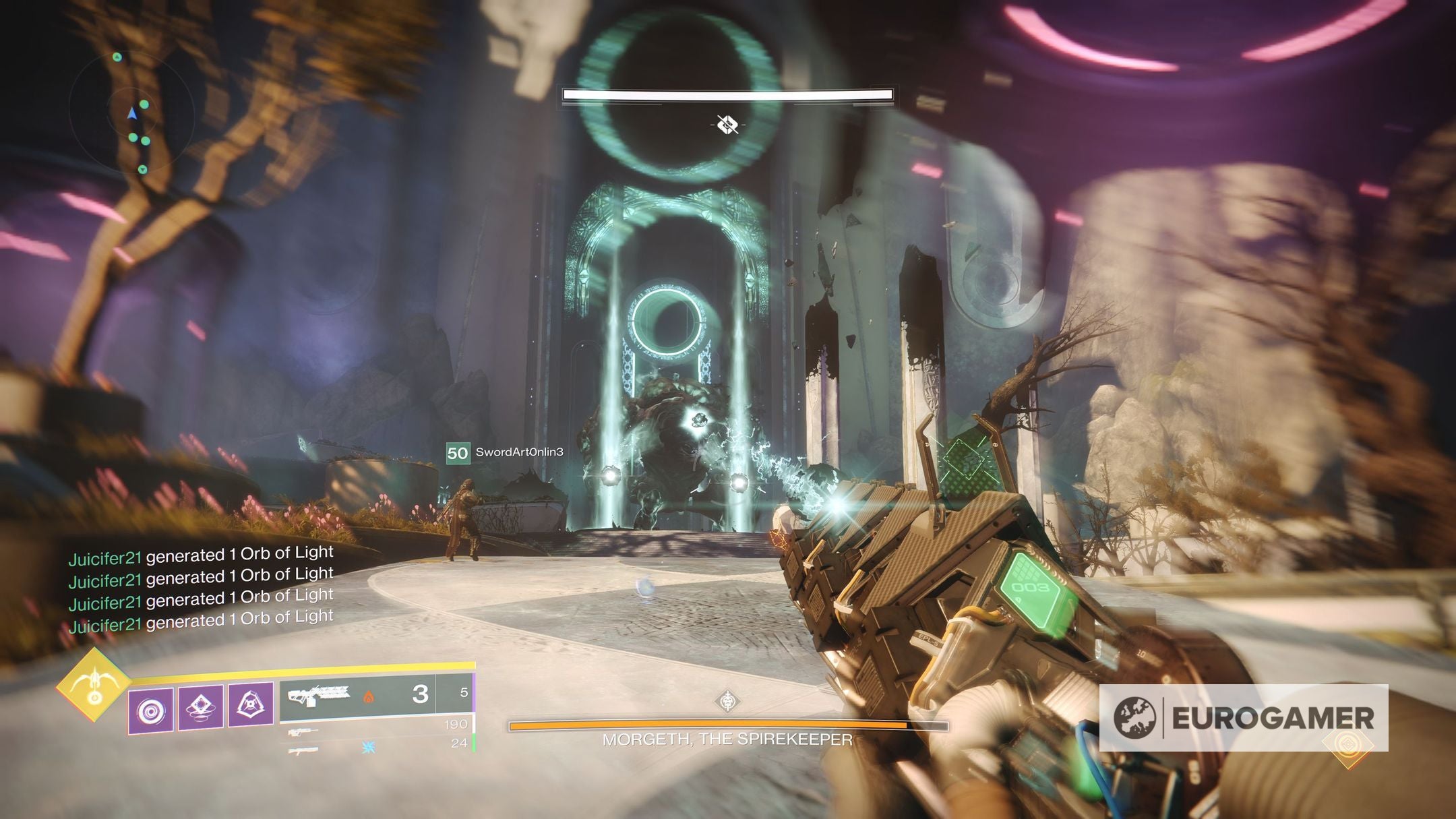The image size is (1456, 819).
Task: Select the equipped grenade launcher weapon slot
Action: click(357, 693)
